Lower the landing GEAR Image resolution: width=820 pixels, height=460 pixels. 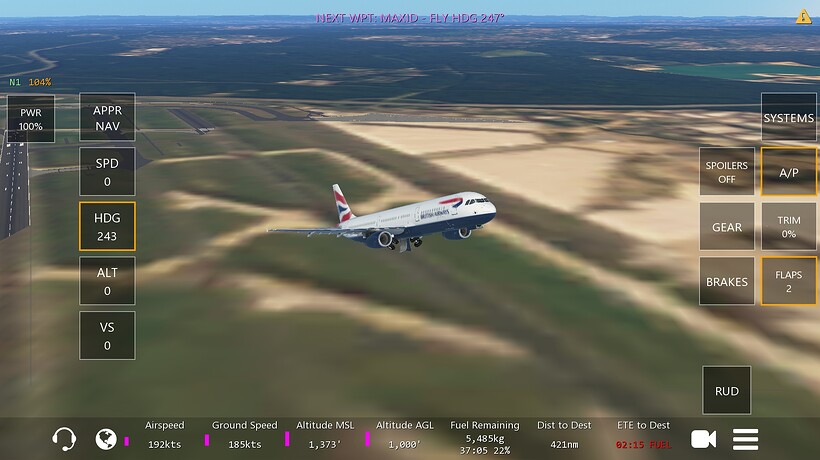[x=727, y=227]
